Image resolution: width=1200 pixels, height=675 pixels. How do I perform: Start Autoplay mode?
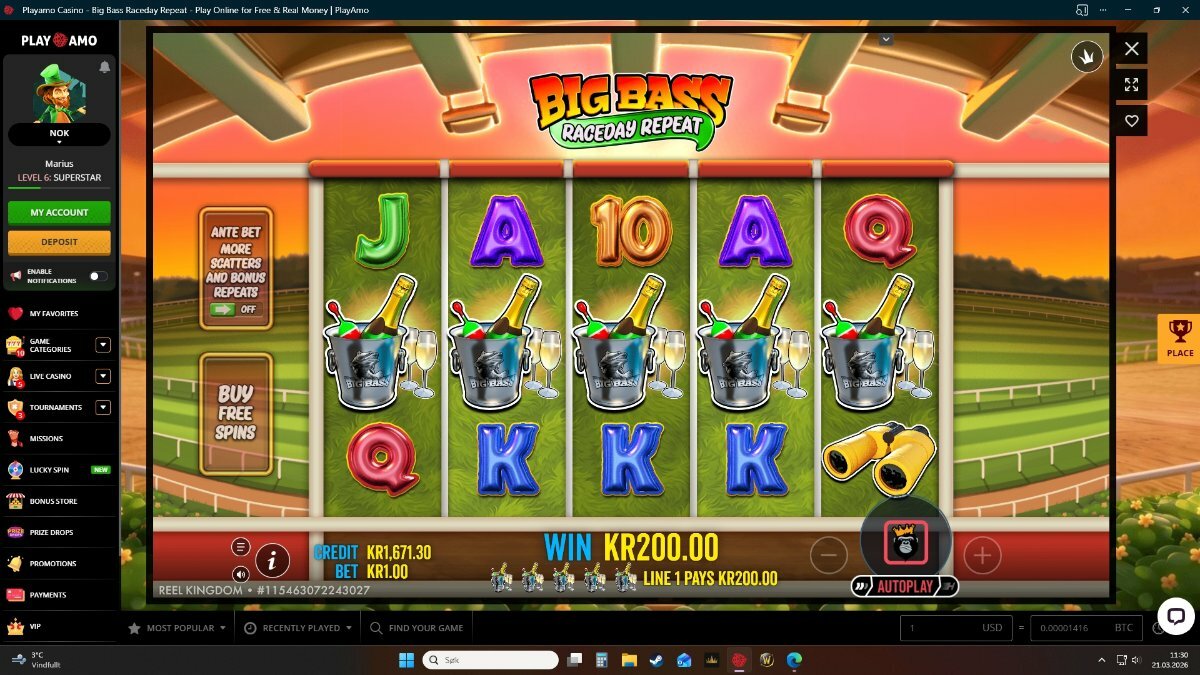pos(905,587)
